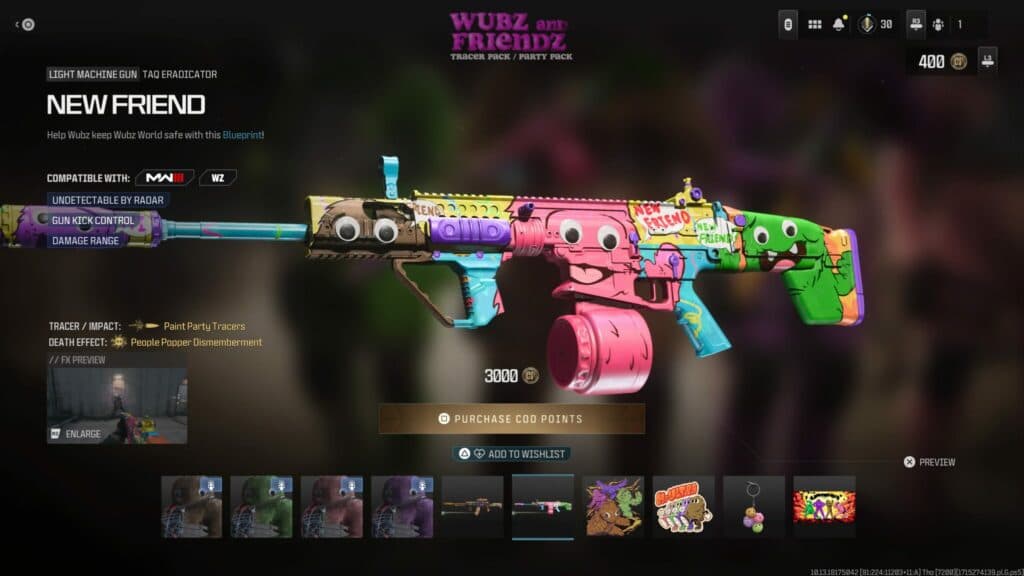This screenshot has width=1024, height=576.
Task: Select the dark rifle blueprint thumbnail
Action: pos(472,506)
